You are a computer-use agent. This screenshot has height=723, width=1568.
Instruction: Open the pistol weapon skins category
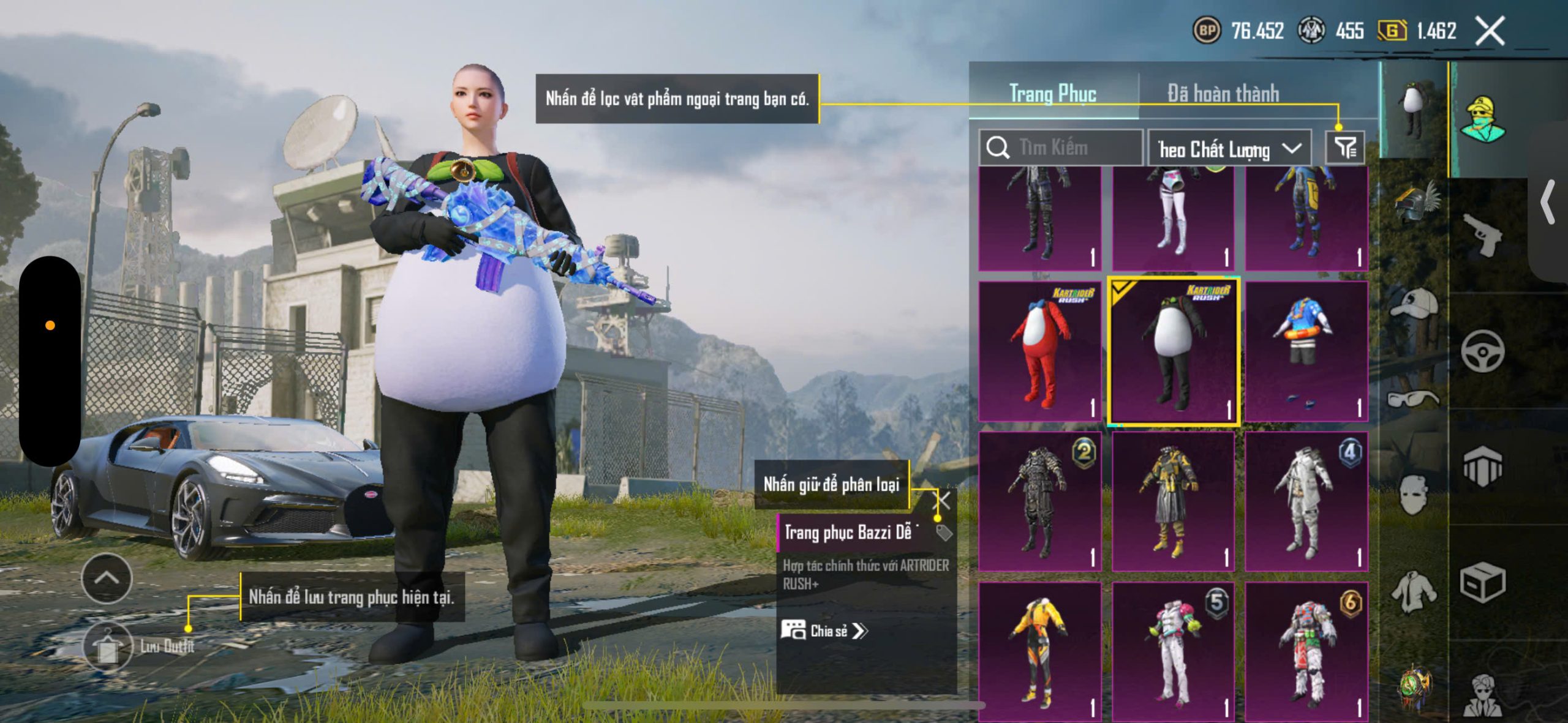(x=1482, y=236)
